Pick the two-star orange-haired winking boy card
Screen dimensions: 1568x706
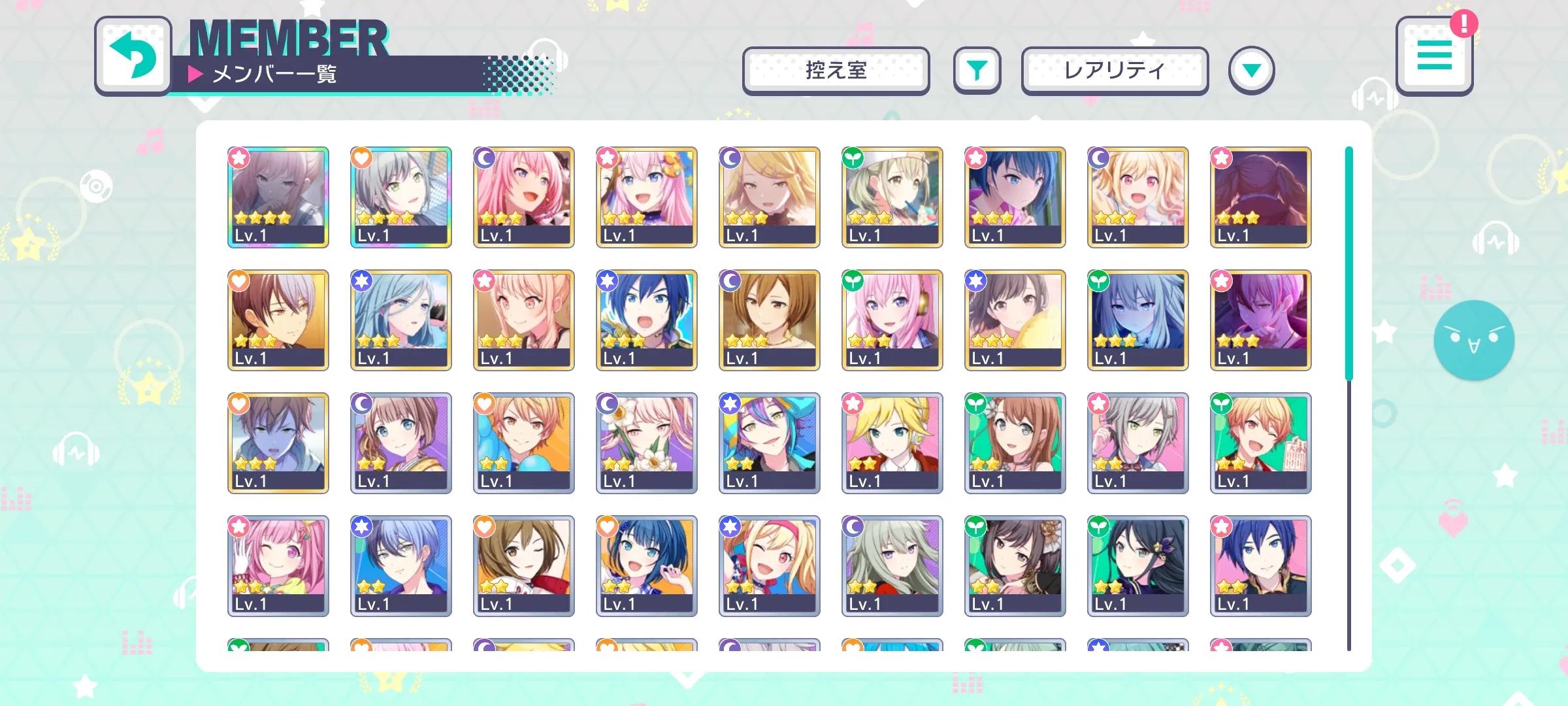1261,443
